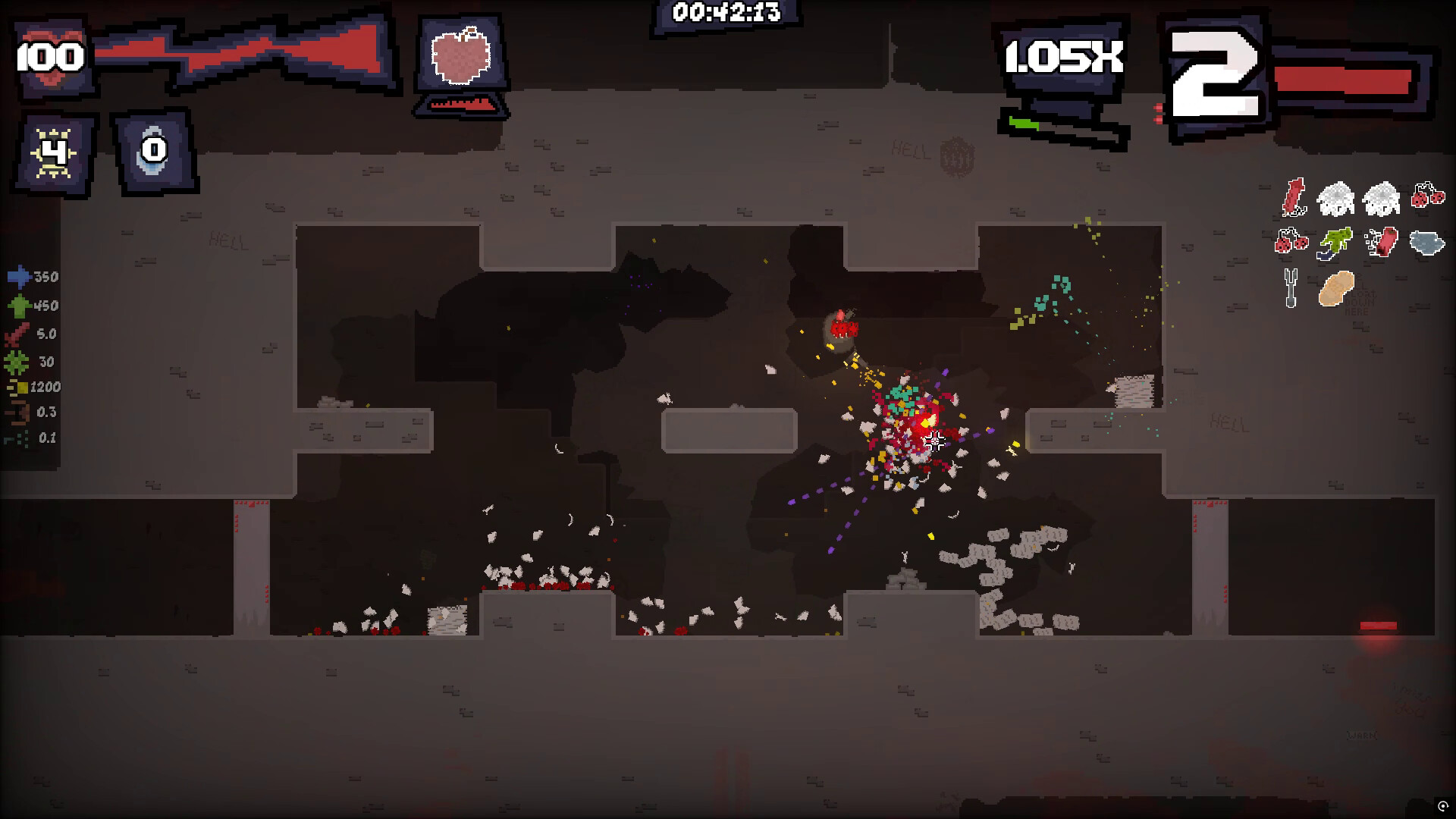Select the sausage icon in the inventory
The image size is (1456, 819).
click(x=1383, y=241)
